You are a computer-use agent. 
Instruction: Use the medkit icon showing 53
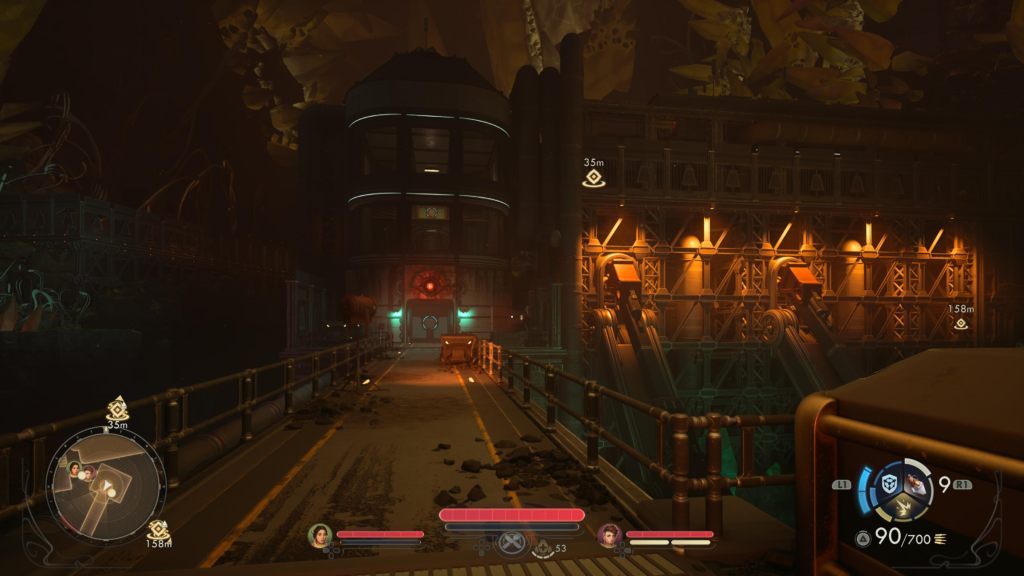[542, 548]
